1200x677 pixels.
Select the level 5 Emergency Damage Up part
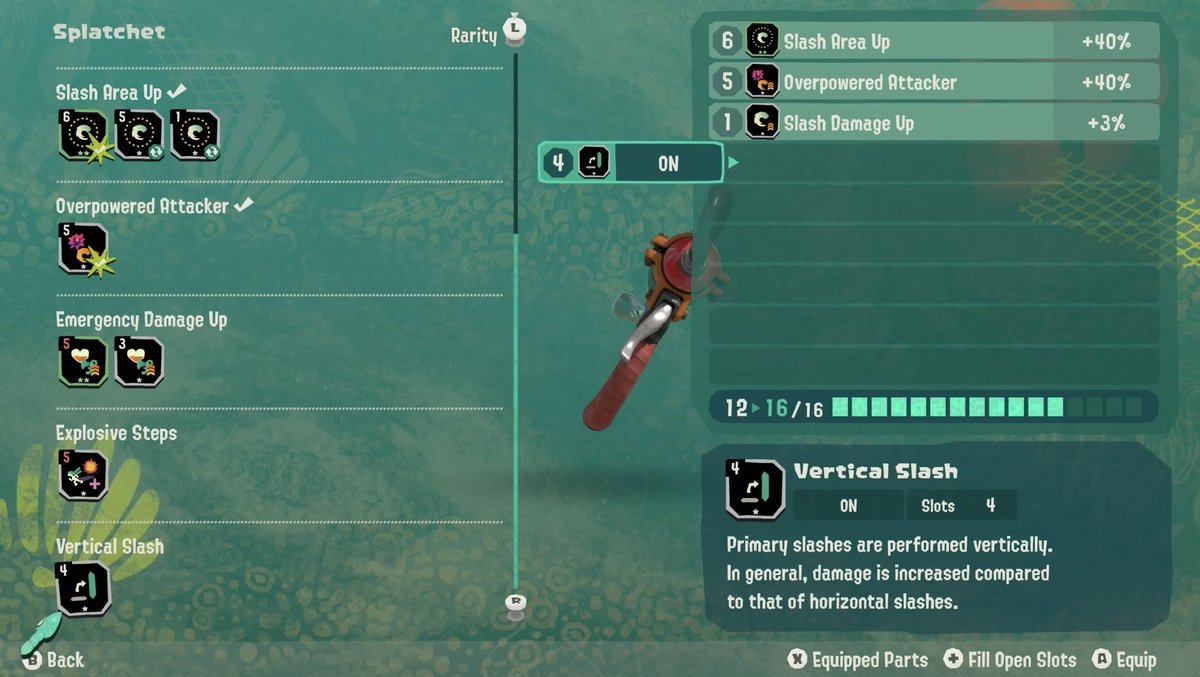(84, 362)
